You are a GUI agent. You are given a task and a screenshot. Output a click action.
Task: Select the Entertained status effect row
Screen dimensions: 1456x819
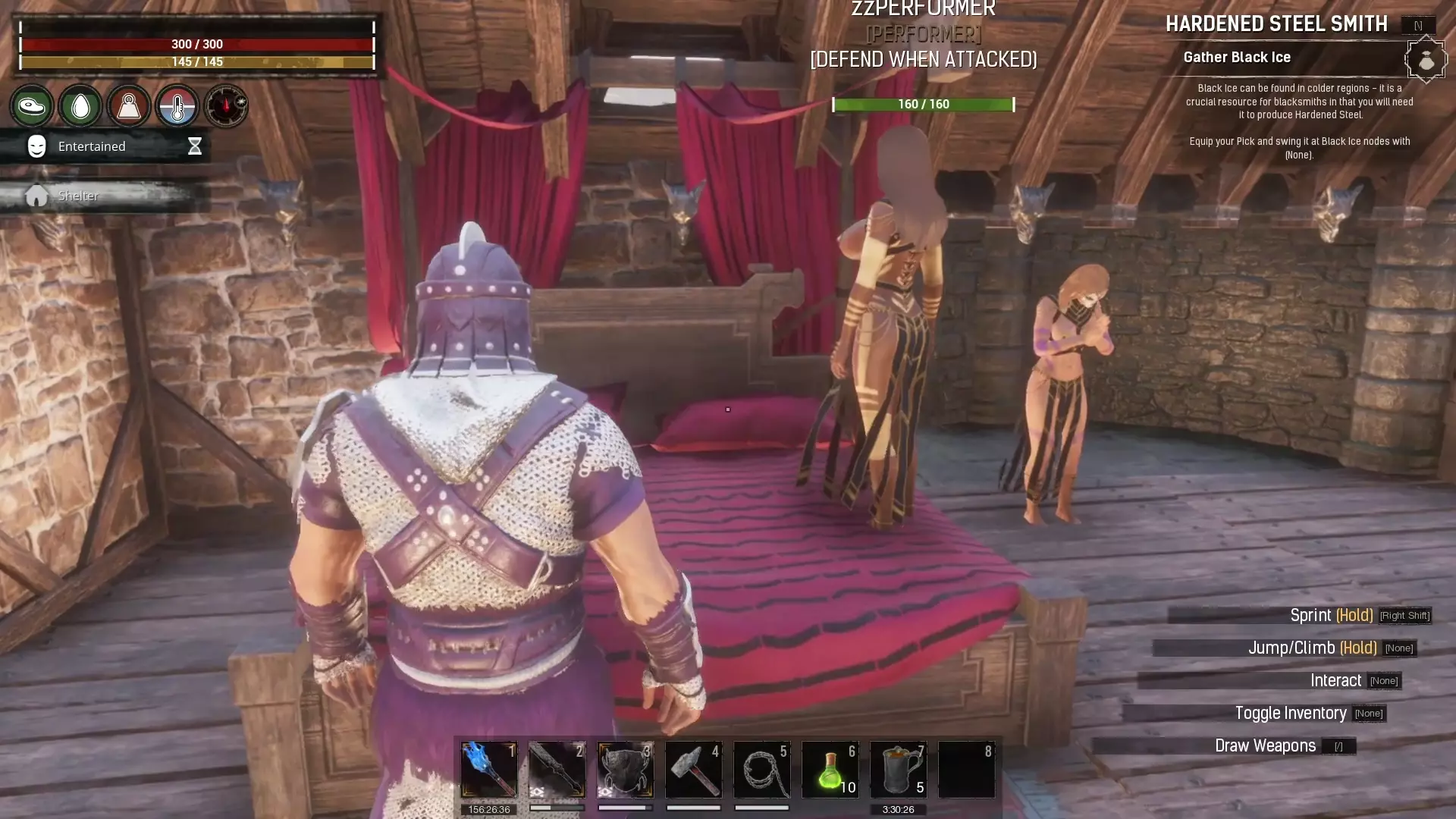pos(106,146)
